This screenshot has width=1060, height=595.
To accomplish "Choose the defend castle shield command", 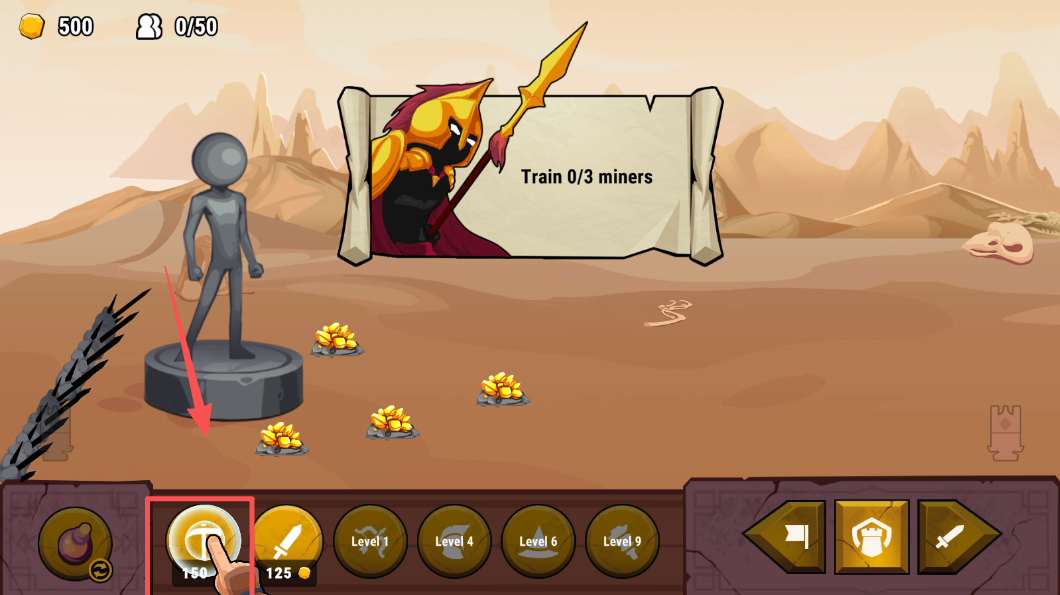I will click(x=872, y=538).
